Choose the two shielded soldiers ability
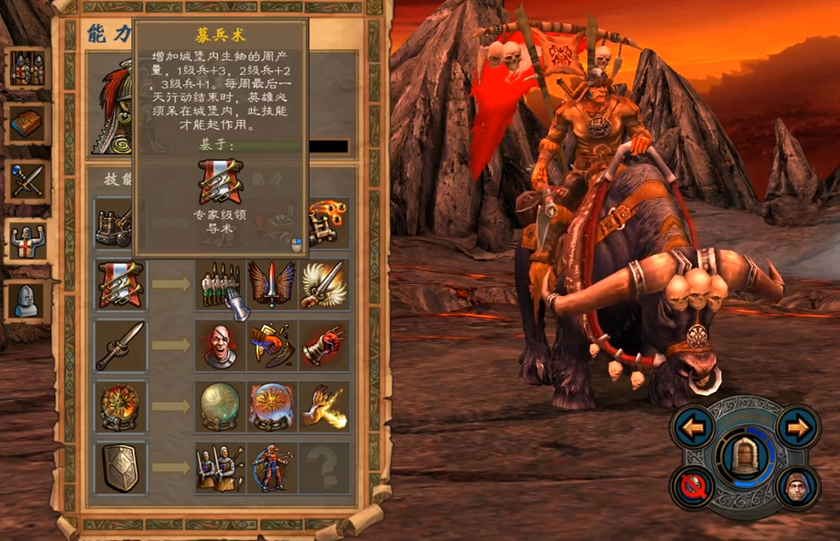This screenshot has width=840, height=541. tap(219, 467)
